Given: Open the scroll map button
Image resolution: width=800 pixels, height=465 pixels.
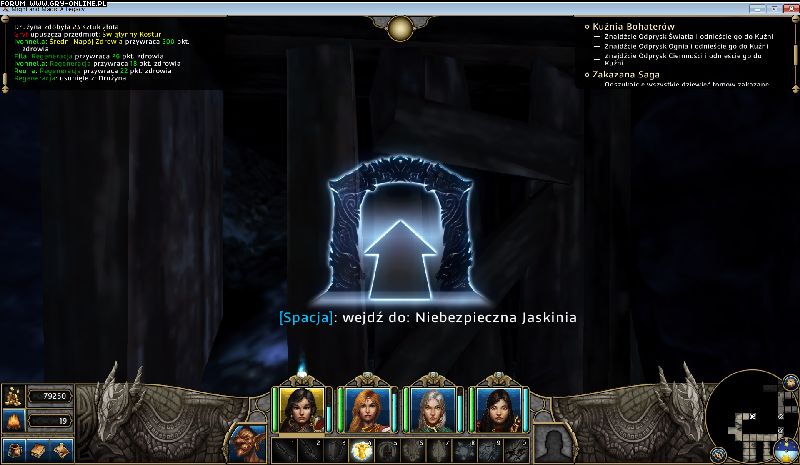Looking at the screenshot, I should (62, 450).
